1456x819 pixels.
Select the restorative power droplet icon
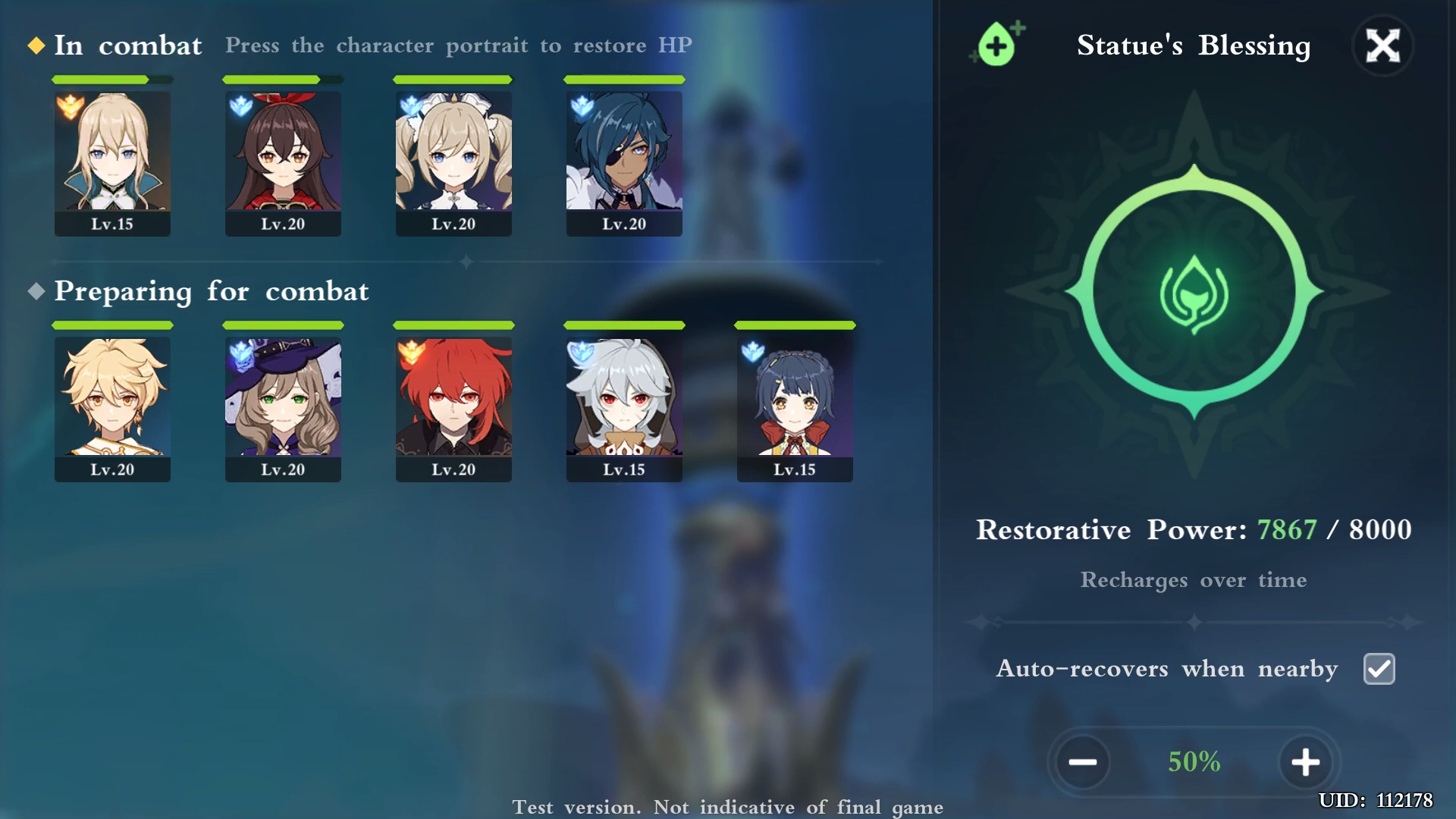pos(995,44)
